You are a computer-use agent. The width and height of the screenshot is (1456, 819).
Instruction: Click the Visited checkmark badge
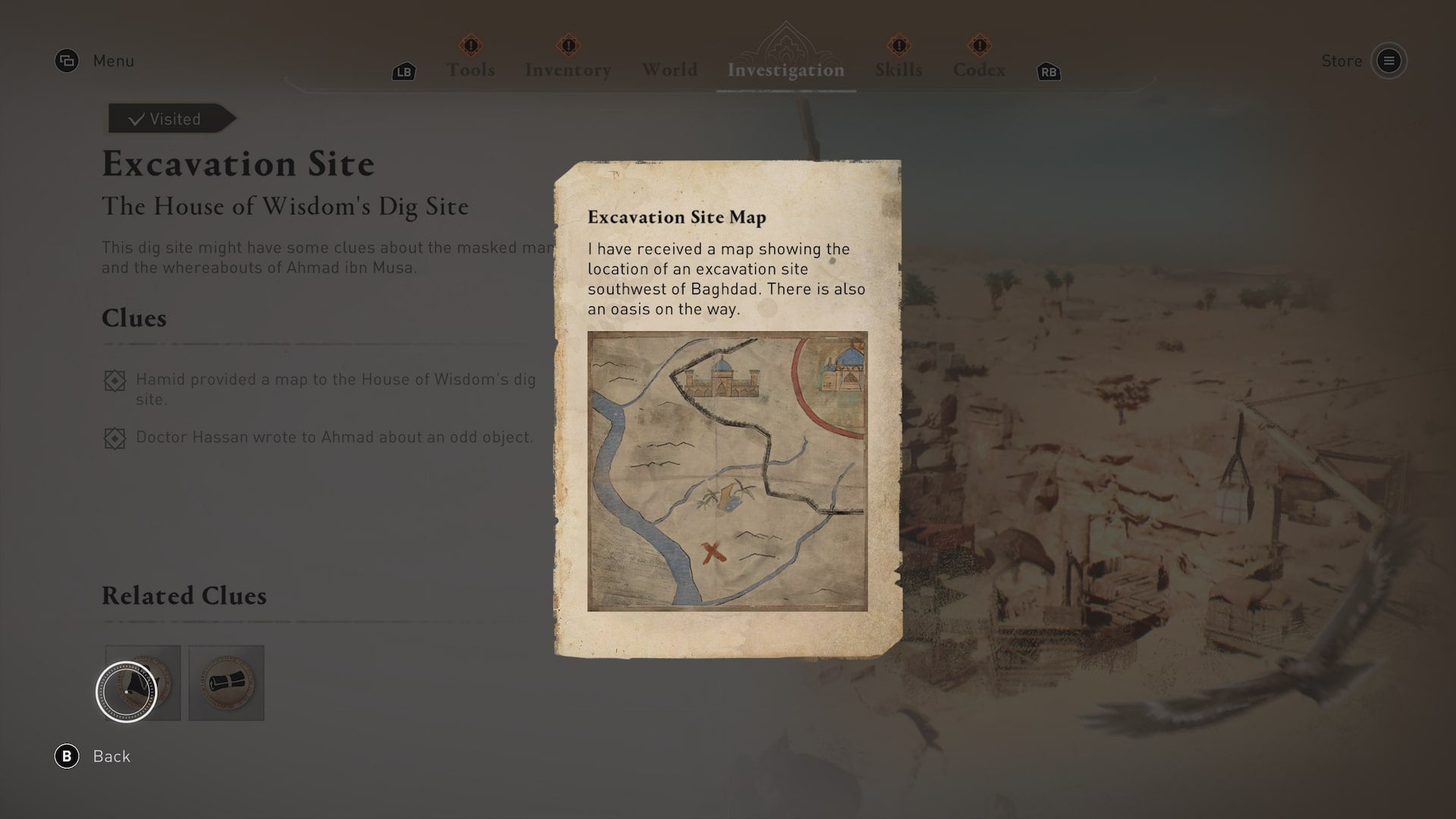(168, 118)
